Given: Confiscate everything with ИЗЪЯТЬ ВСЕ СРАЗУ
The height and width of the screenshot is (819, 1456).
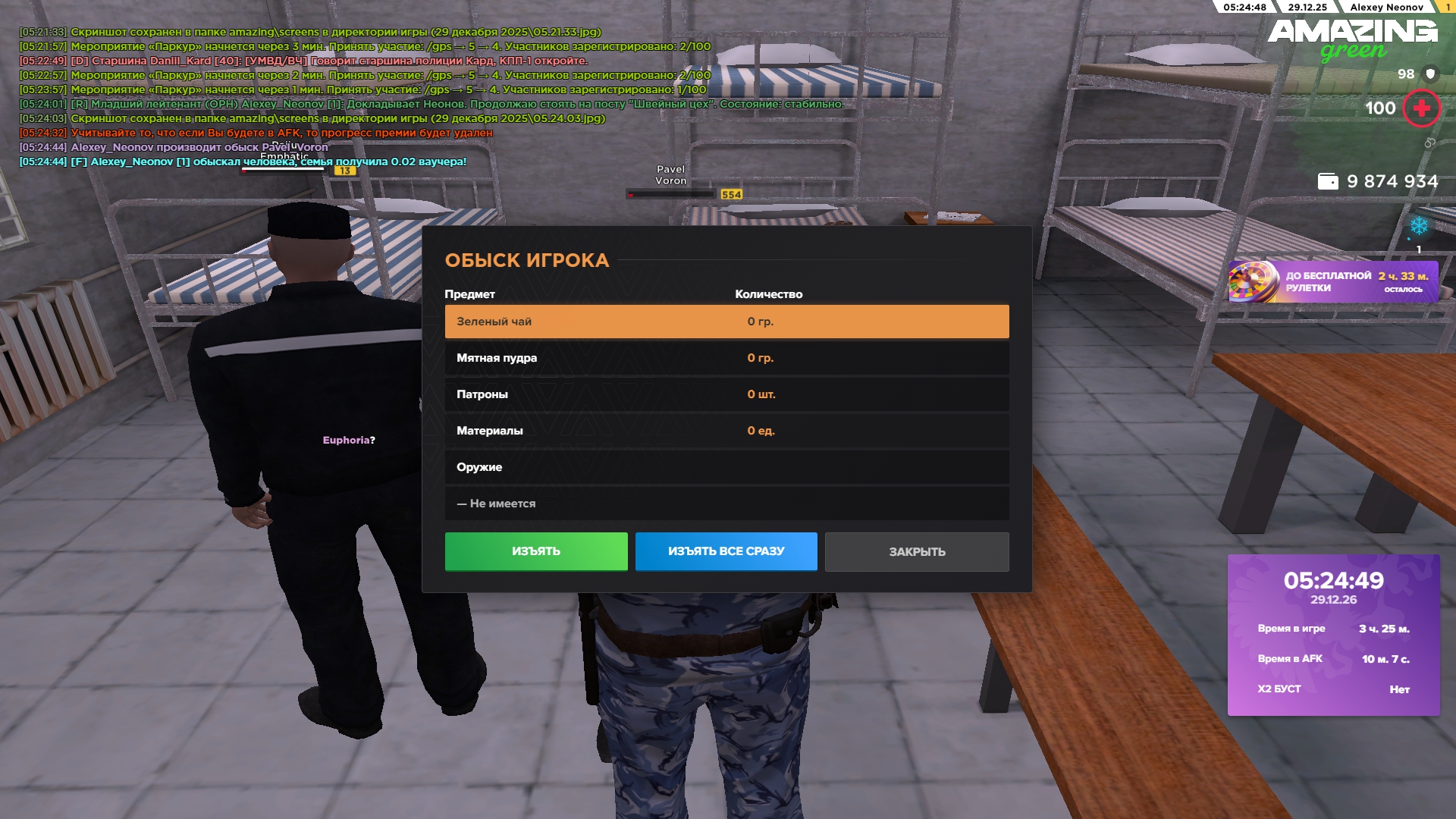Looking at the screenshot, I should coord(726,551).
